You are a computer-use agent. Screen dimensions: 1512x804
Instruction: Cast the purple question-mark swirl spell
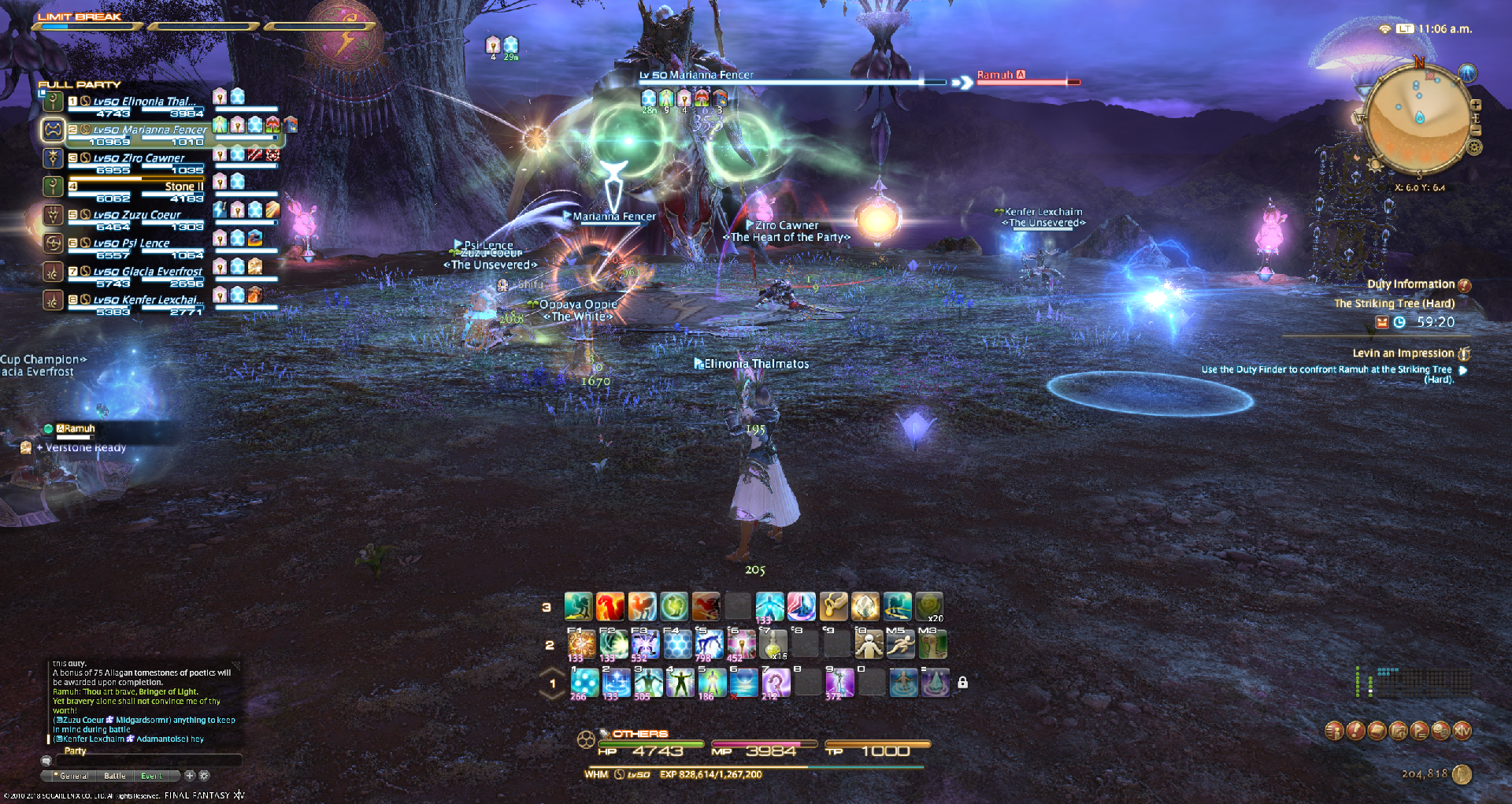coord(775,683)
